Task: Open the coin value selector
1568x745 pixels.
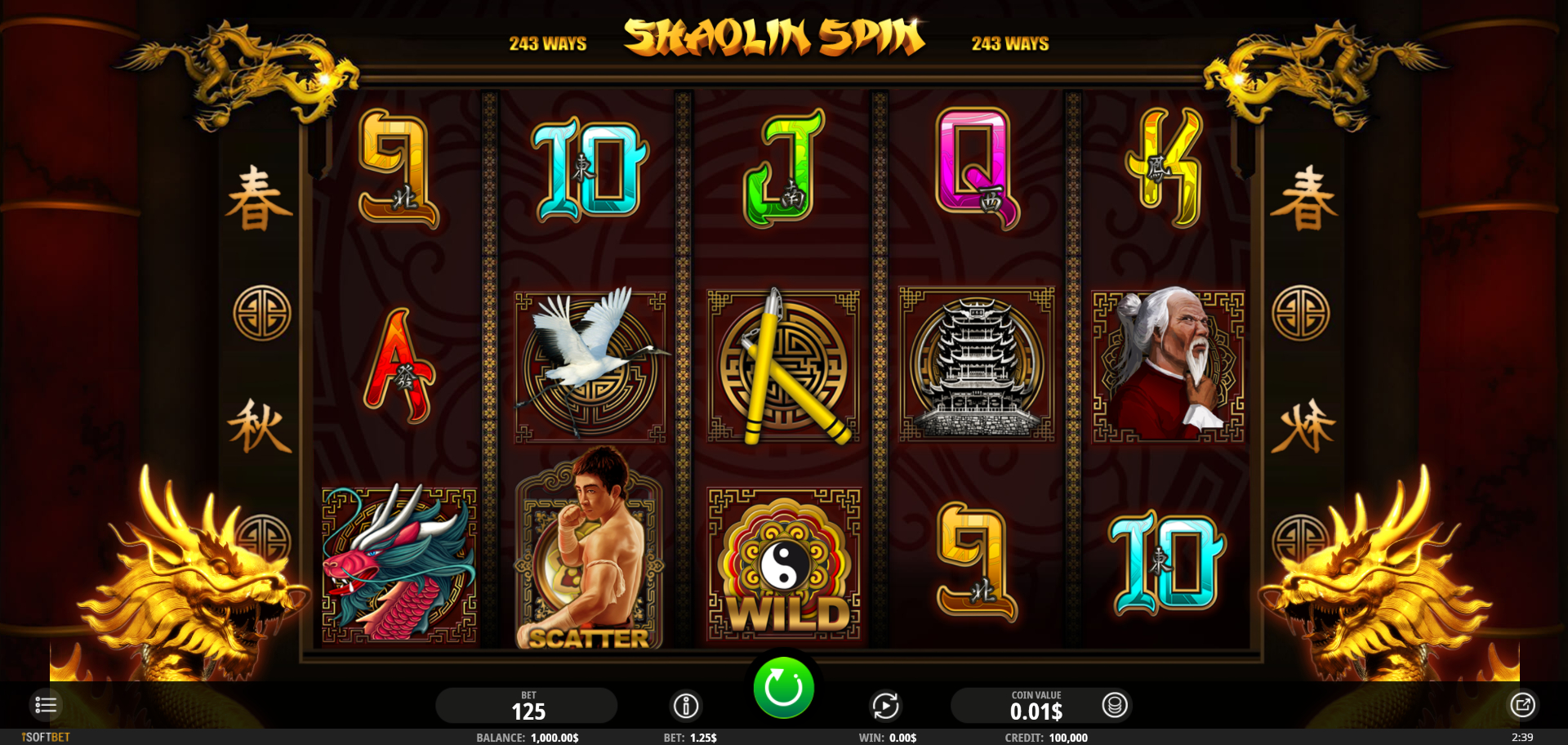Action: (1115, 704)
